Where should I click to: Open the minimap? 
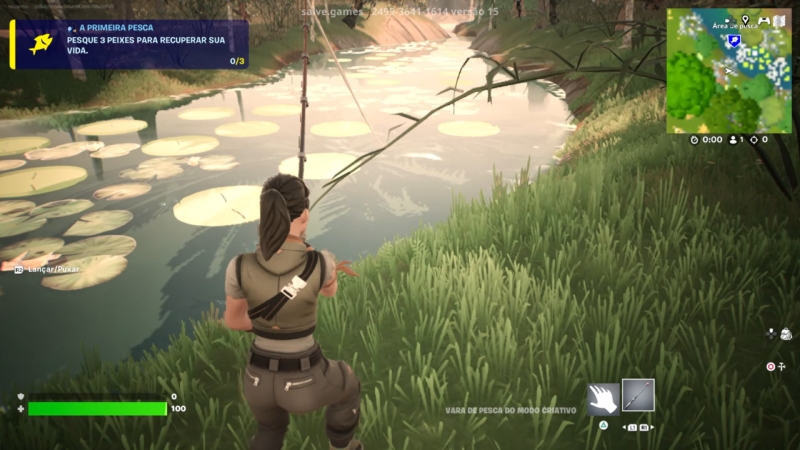coord(728,72)
